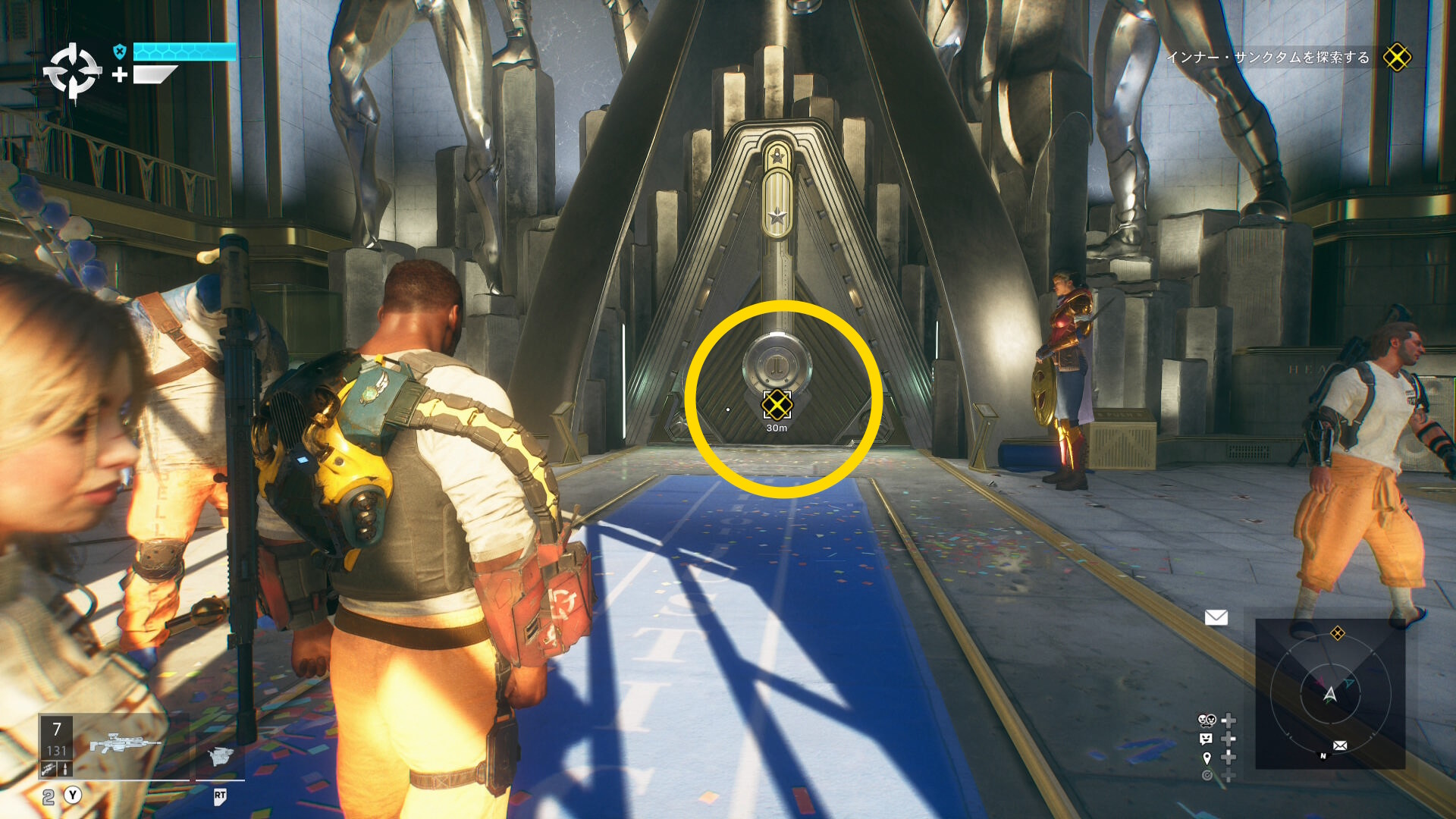
Task: Click the yellow objective diamond on minimap
Action: (1338, 633)
